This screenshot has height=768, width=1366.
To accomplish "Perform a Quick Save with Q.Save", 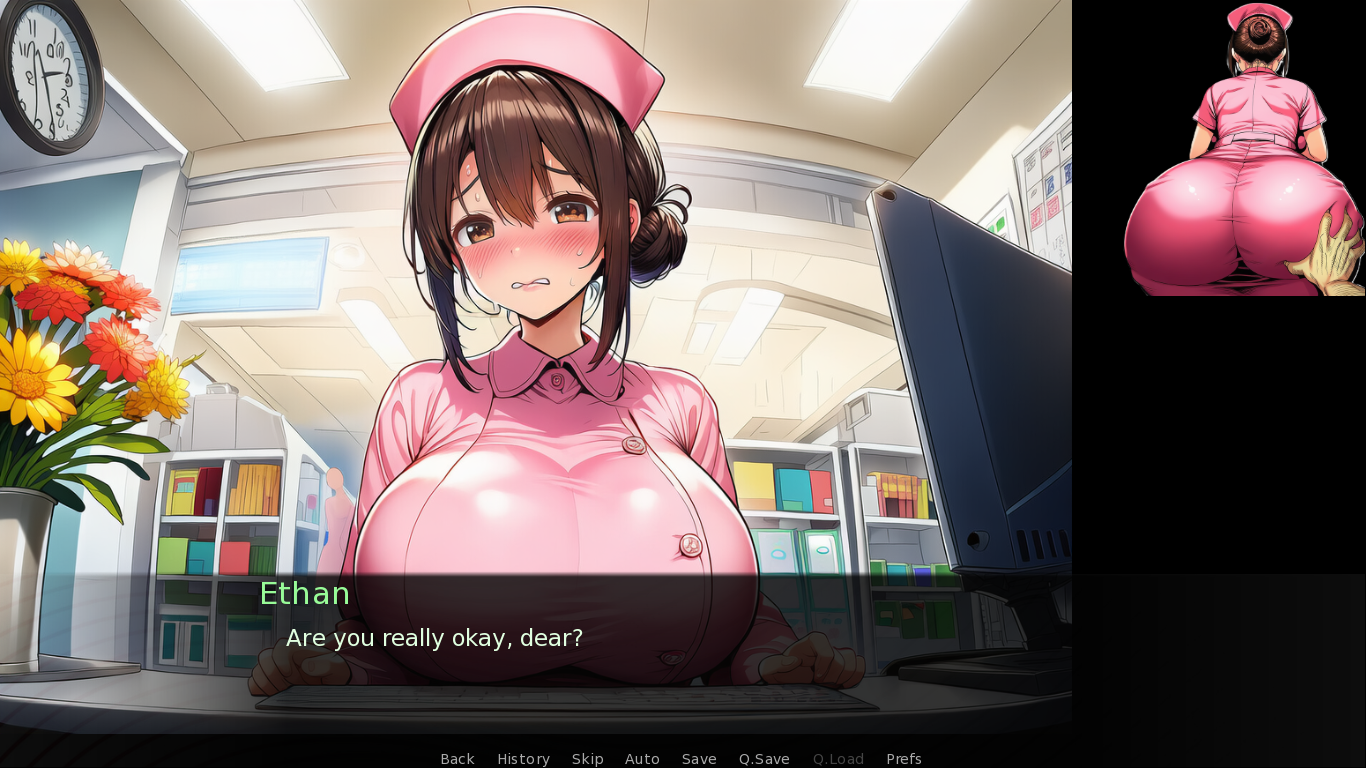I will pos(763,759).
